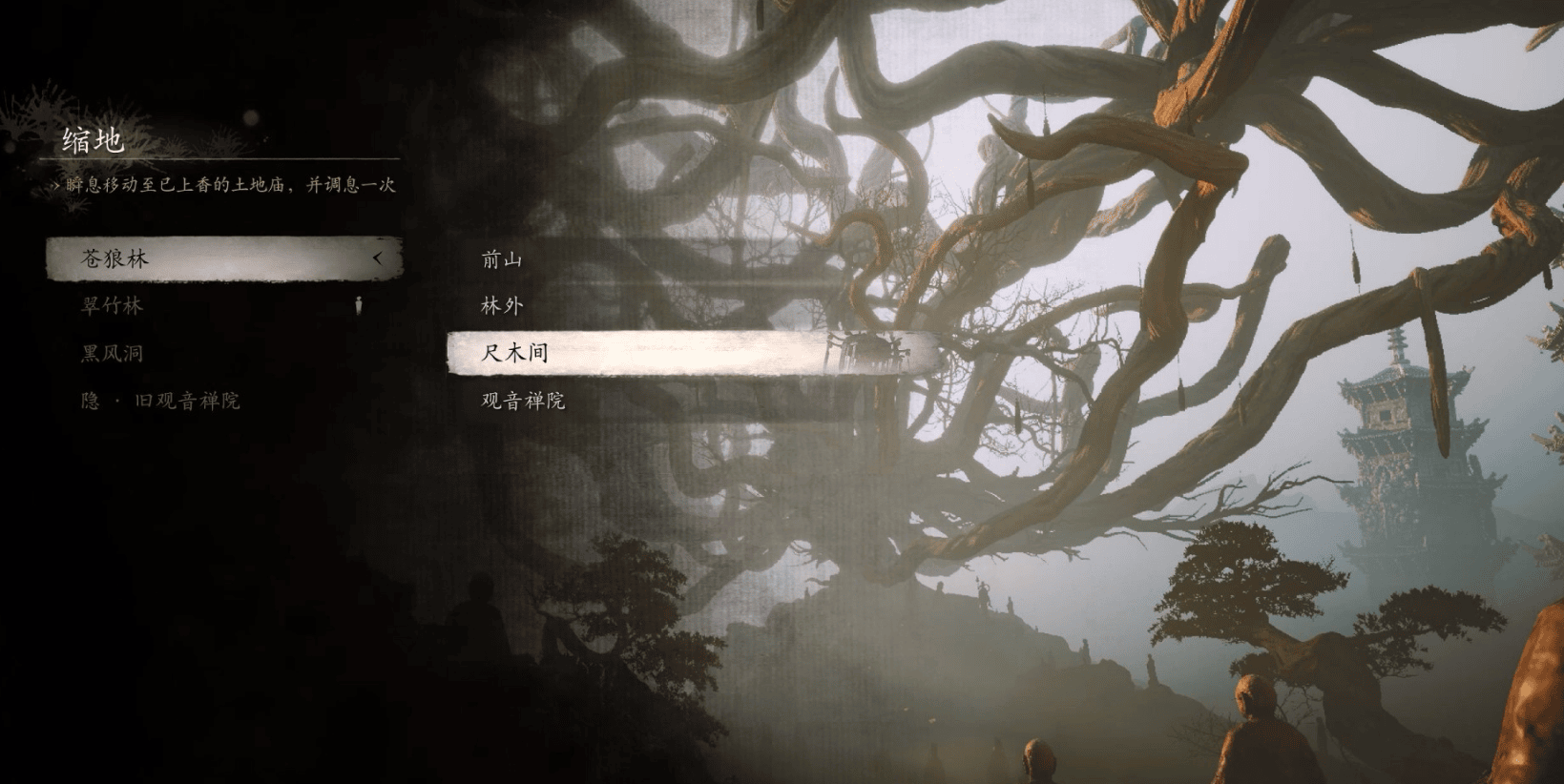Travel to the 尺木间 shrine
This screenshot has width=1564, height=784.
pos(515,352)
